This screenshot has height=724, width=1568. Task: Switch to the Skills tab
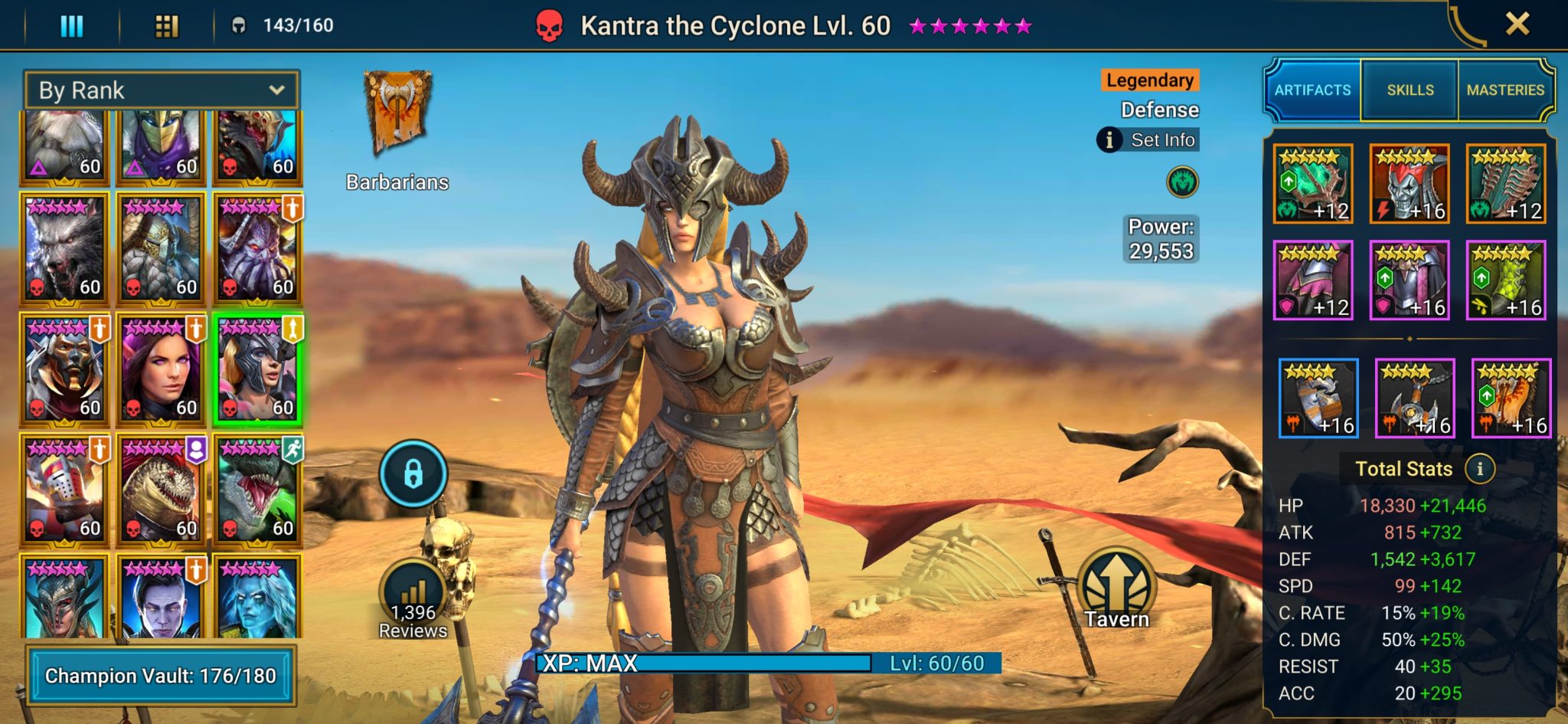tap(1409, 90)
